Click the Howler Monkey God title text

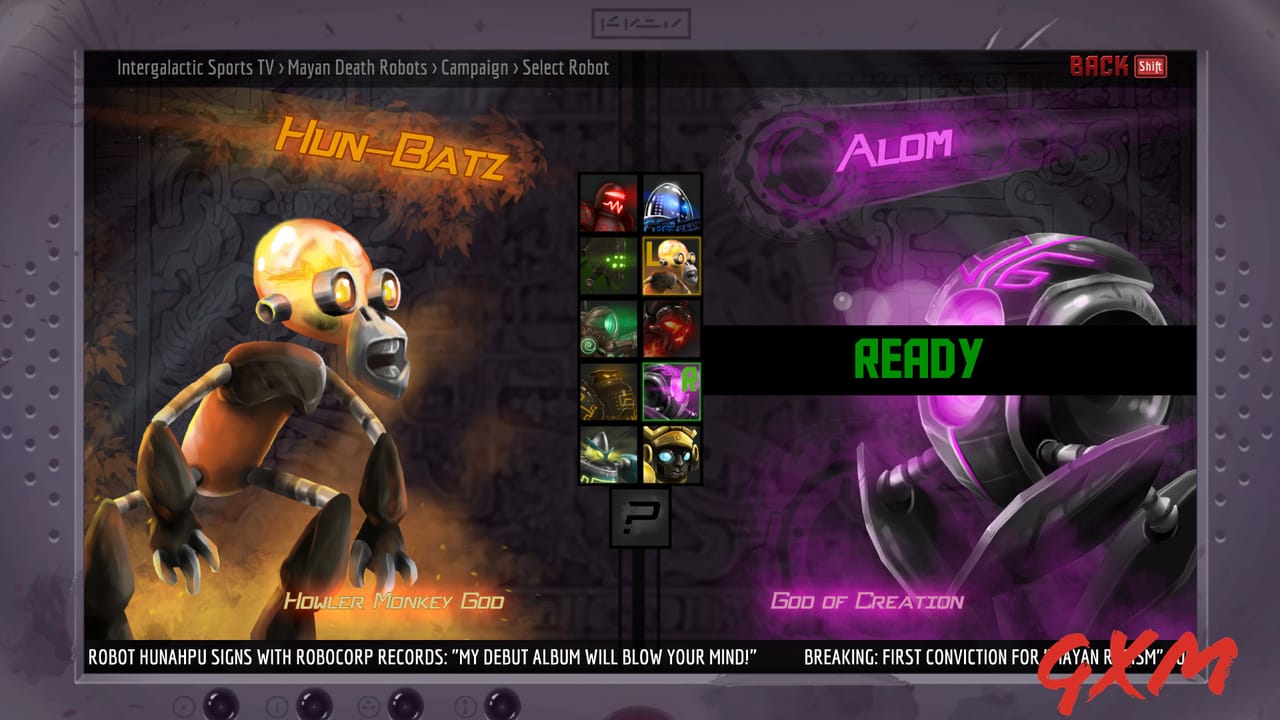click(394, 601)
